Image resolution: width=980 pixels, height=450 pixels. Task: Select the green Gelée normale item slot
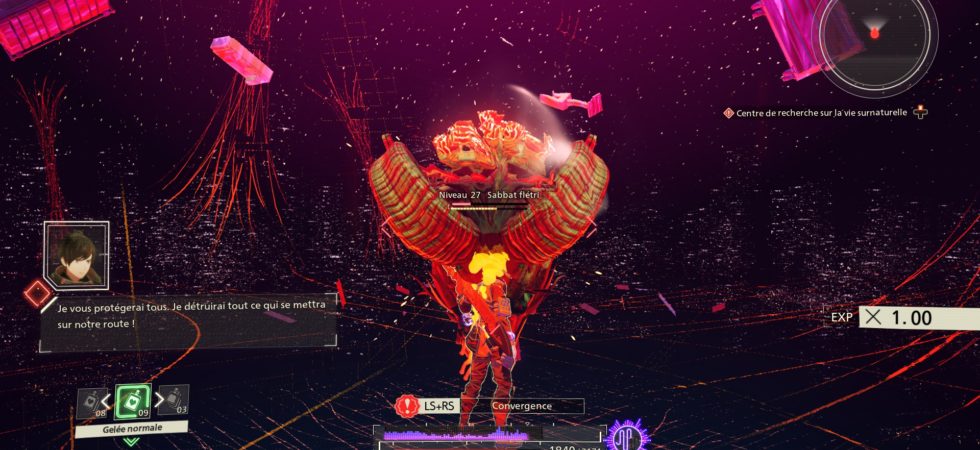[x=133, y=402]
